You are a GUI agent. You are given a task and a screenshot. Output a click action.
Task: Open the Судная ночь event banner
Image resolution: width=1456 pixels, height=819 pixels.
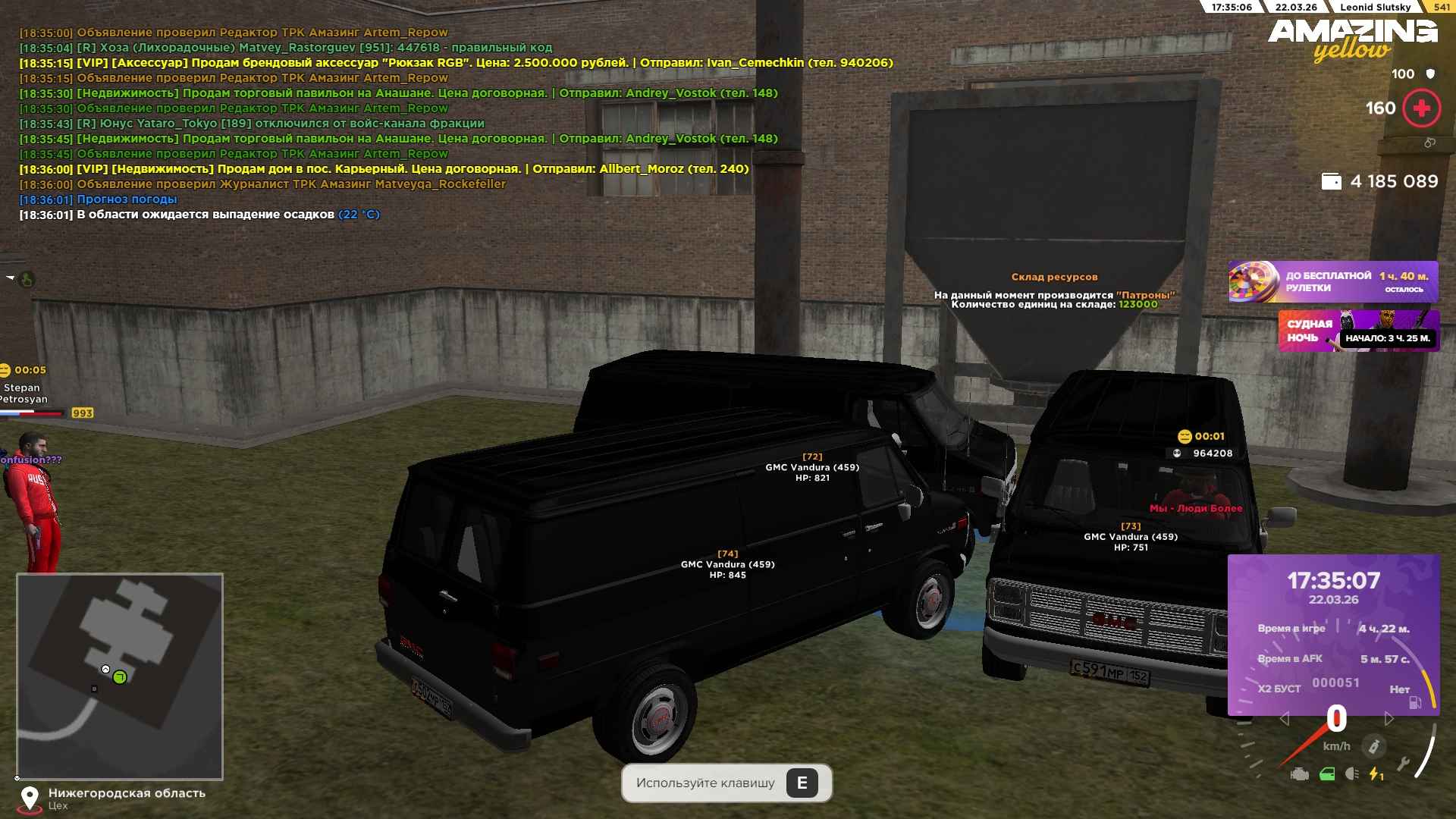(1357, 331)
